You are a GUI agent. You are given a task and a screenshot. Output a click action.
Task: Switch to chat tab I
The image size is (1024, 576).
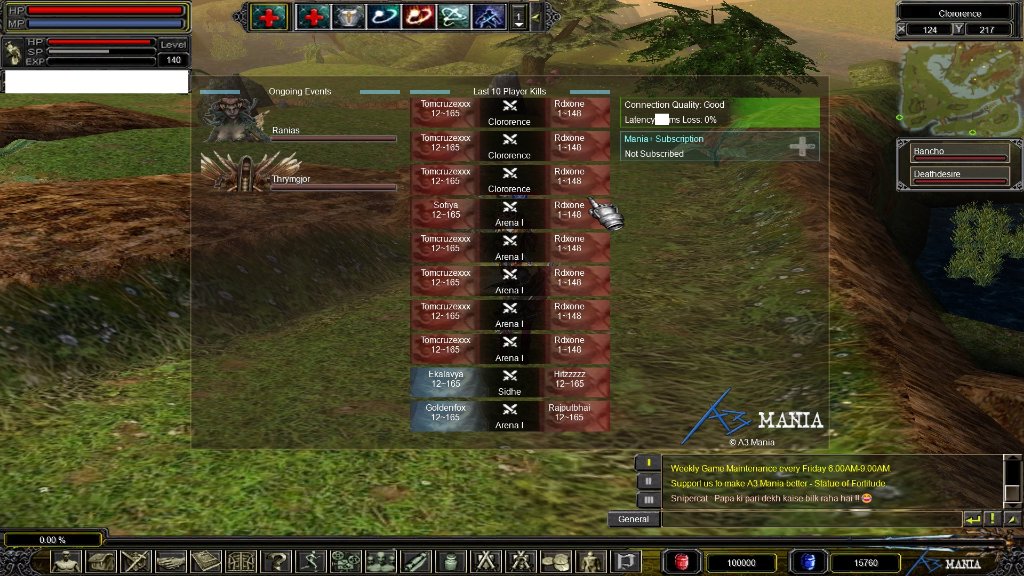[648, 463]
